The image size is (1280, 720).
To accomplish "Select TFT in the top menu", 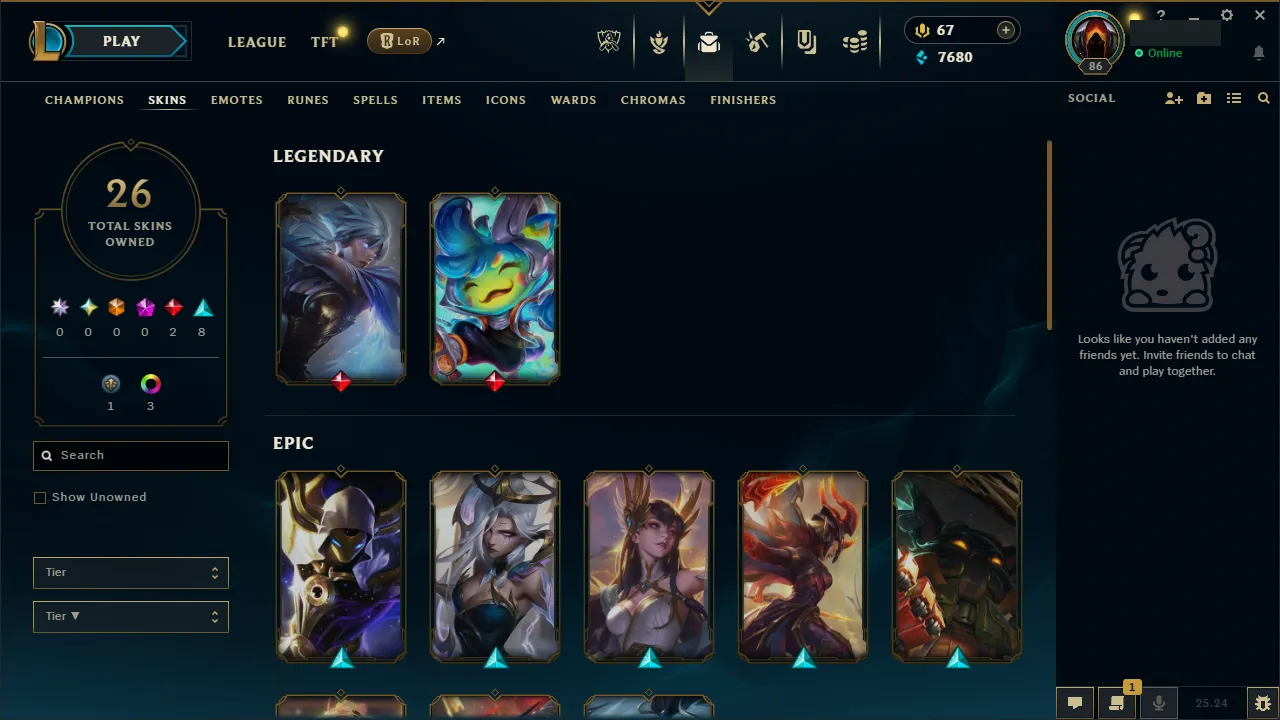I will point(324,42).
